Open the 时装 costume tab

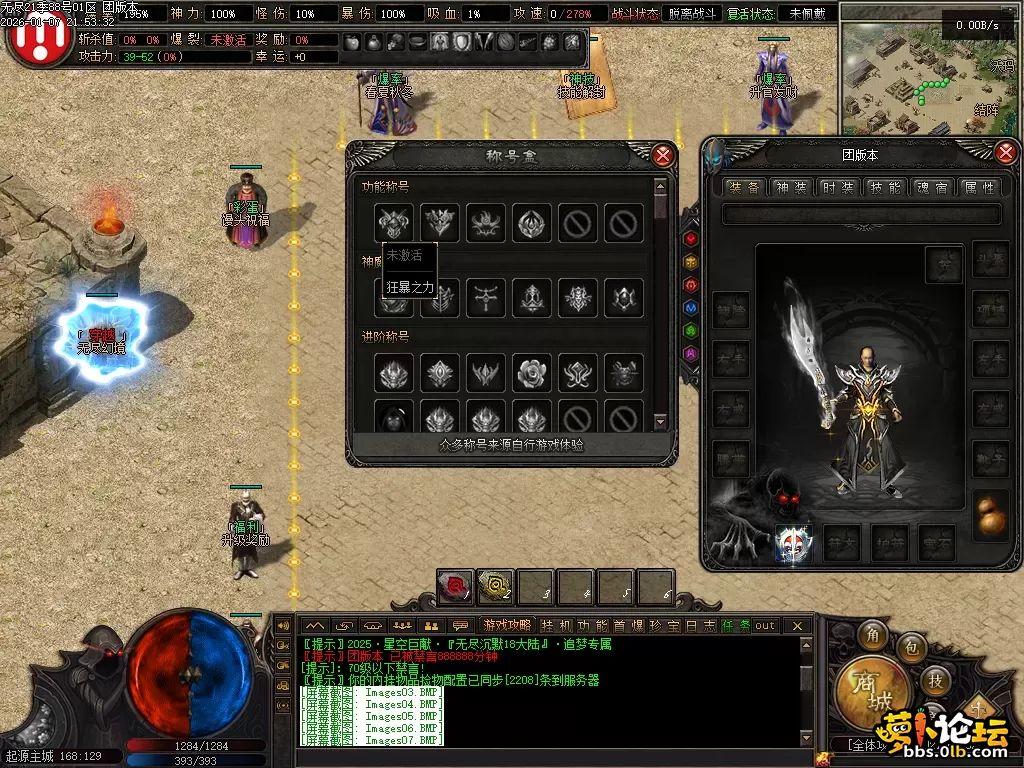pyautogui.click(x=838, y=187)
